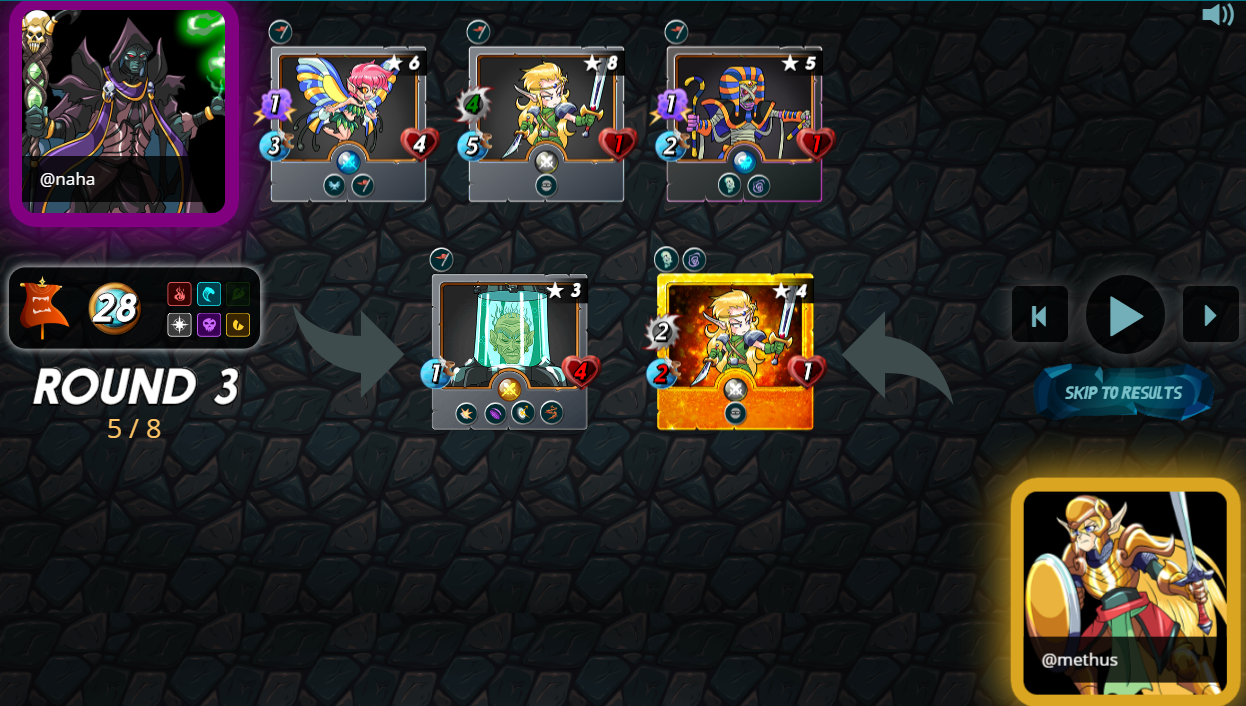
Task: Open @methus's summoner portrait
Action: (x=1125, y=591)
